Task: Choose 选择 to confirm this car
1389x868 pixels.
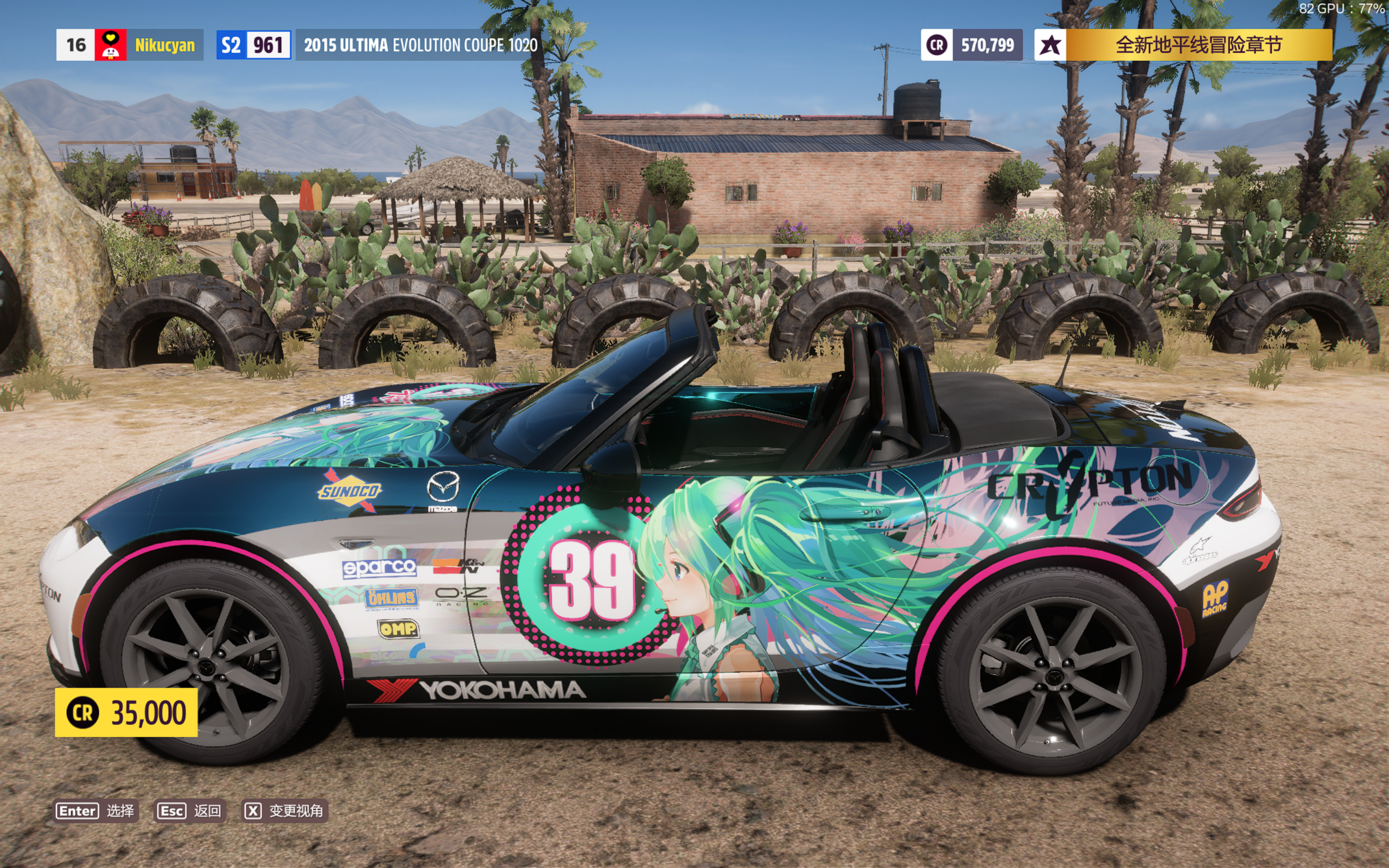Action: pyautogui.click(x=96, y=810)
